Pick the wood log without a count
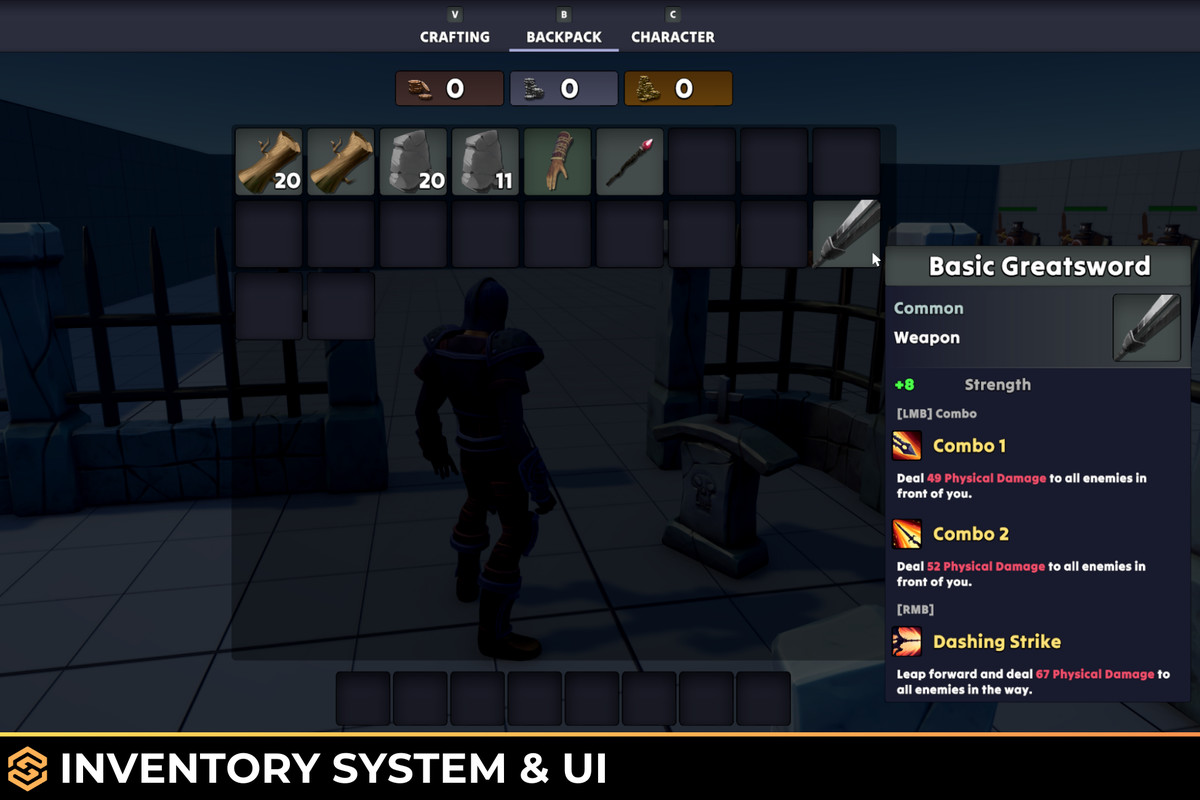Screen dimensions: 1200x800 point(341,161)
